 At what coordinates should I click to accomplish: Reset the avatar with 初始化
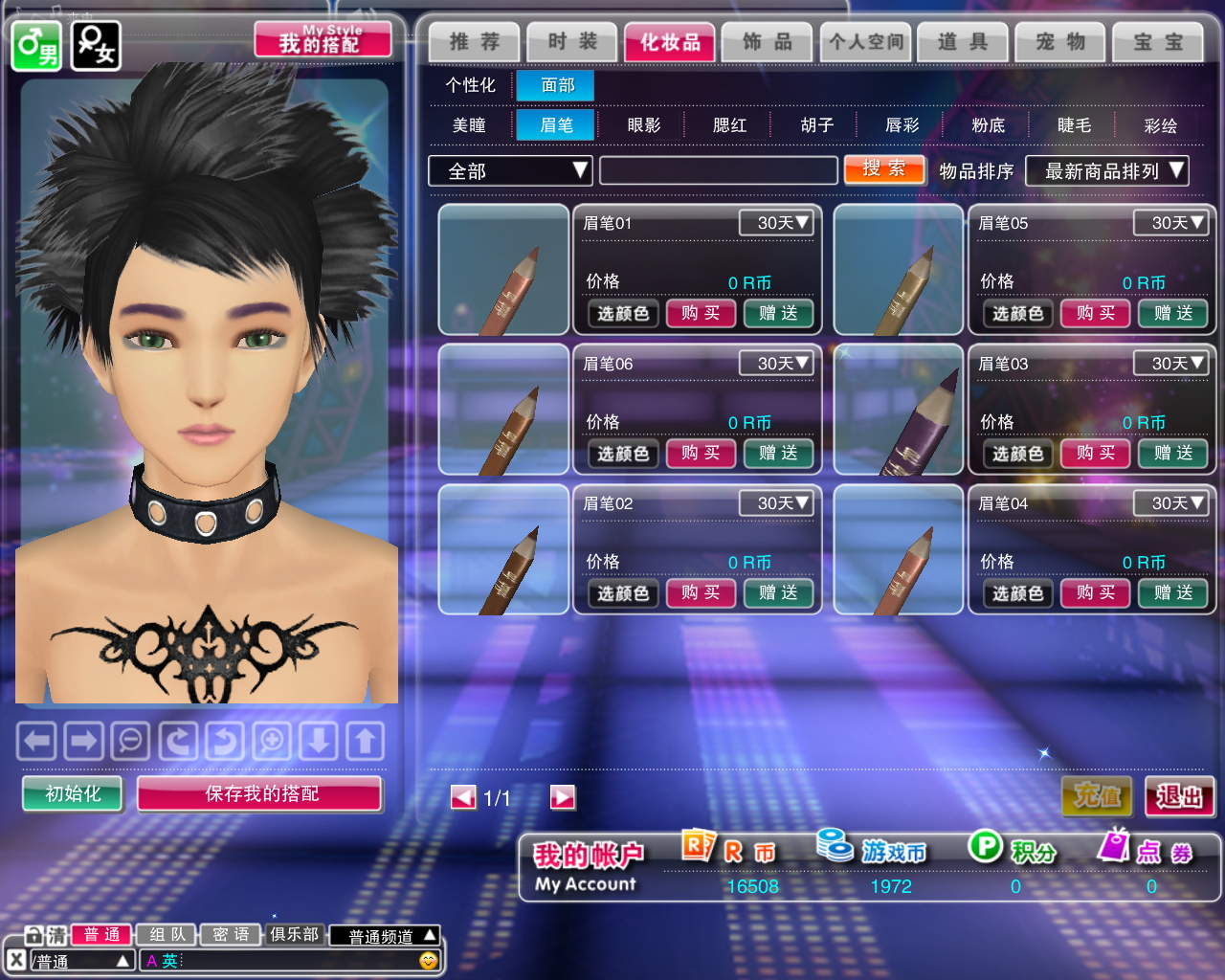(x=73, y=793)
